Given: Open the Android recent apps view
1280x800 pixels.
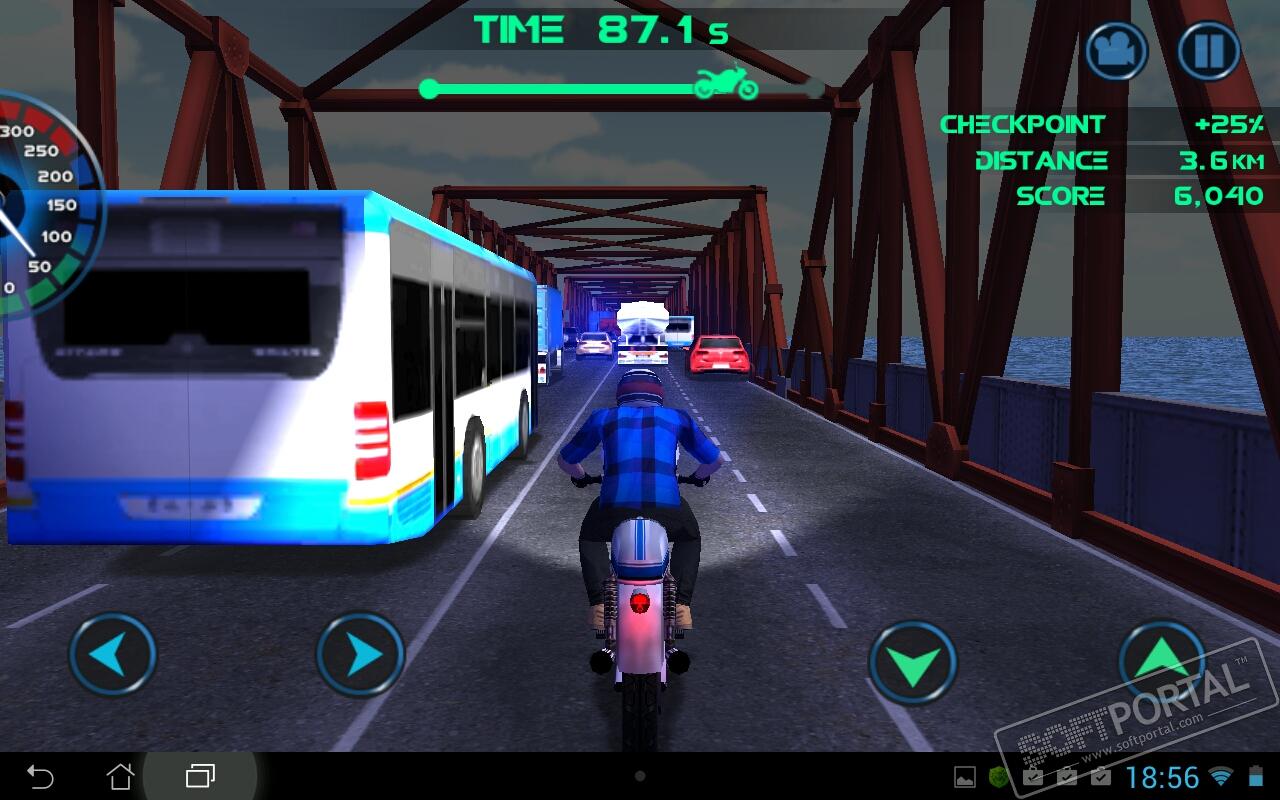Looking at the screenshot, I should coord(201,776).
